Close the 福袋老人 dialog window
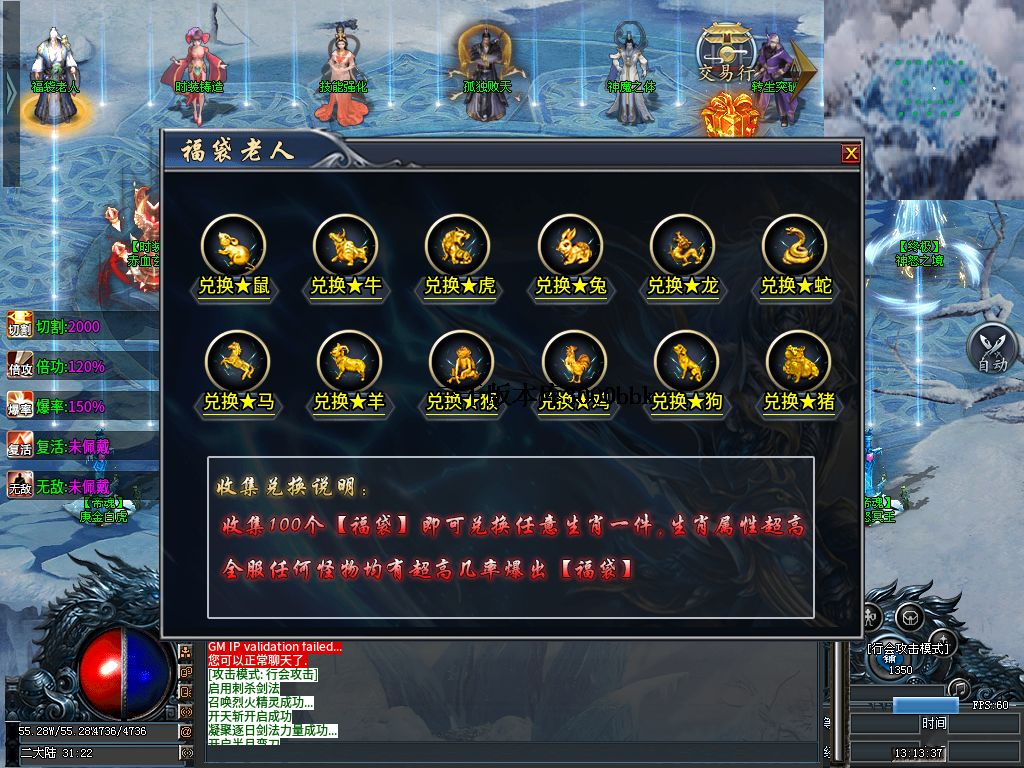 pyautogui.click(x=851, y=153)
